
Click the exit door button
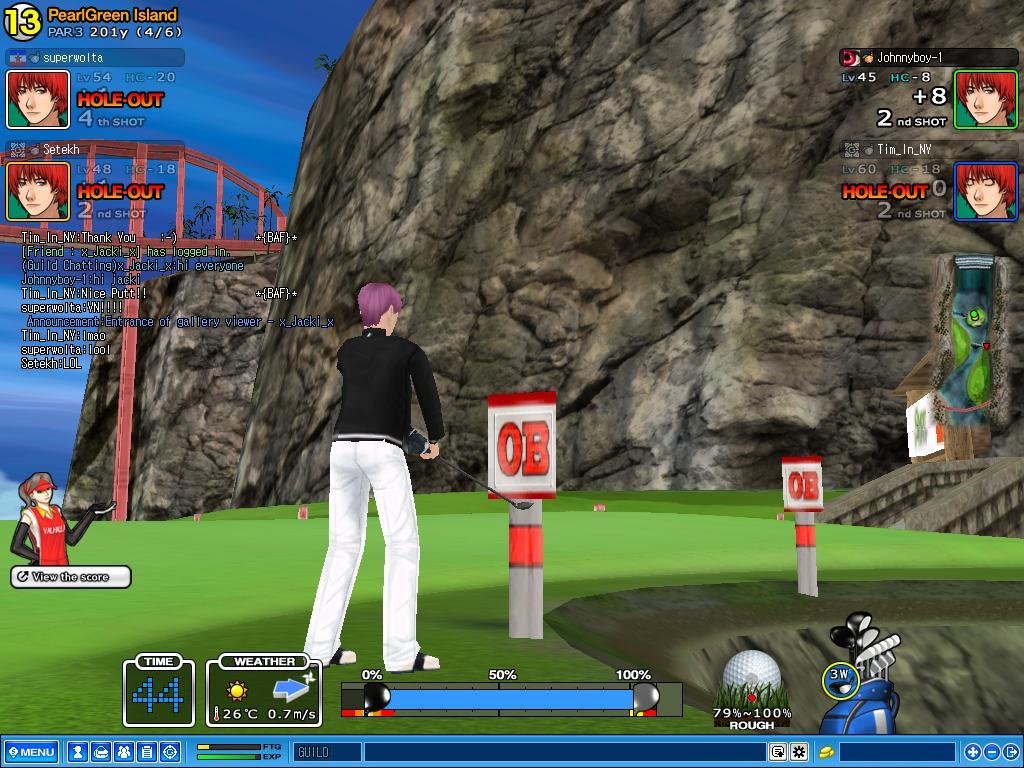pos(1010,752)
